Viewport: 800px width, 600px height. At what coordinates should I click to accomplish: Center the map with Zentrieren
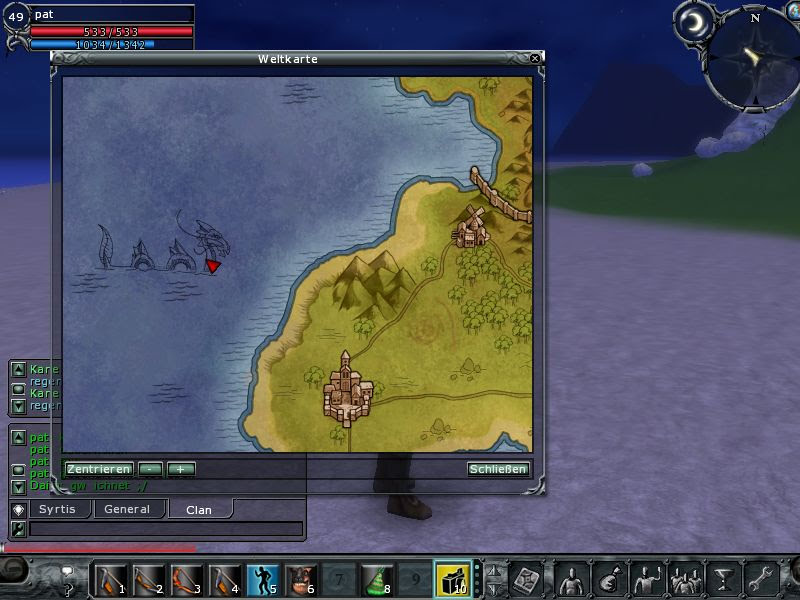(99, 469)
